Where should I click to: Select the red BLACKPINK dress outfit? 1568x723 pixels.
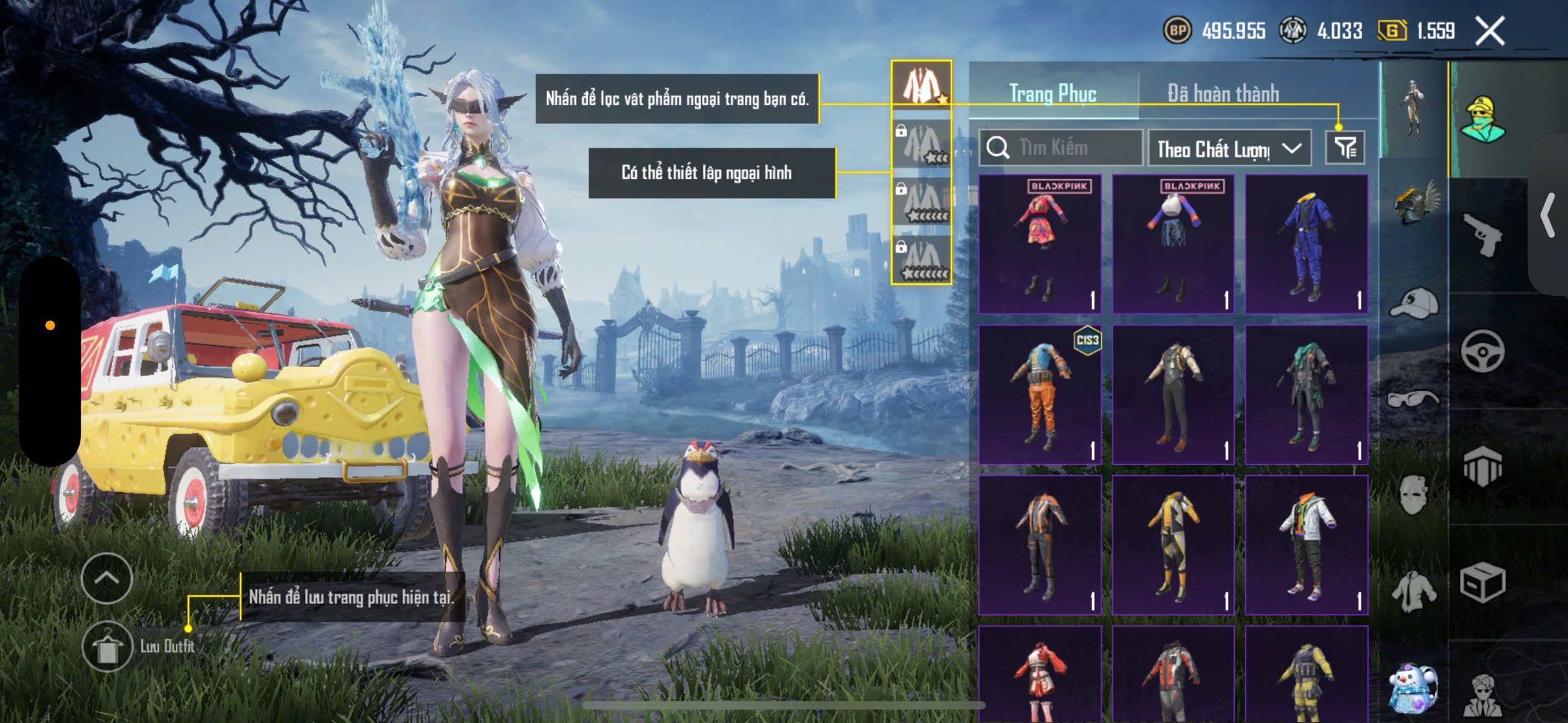(1040, 244)
